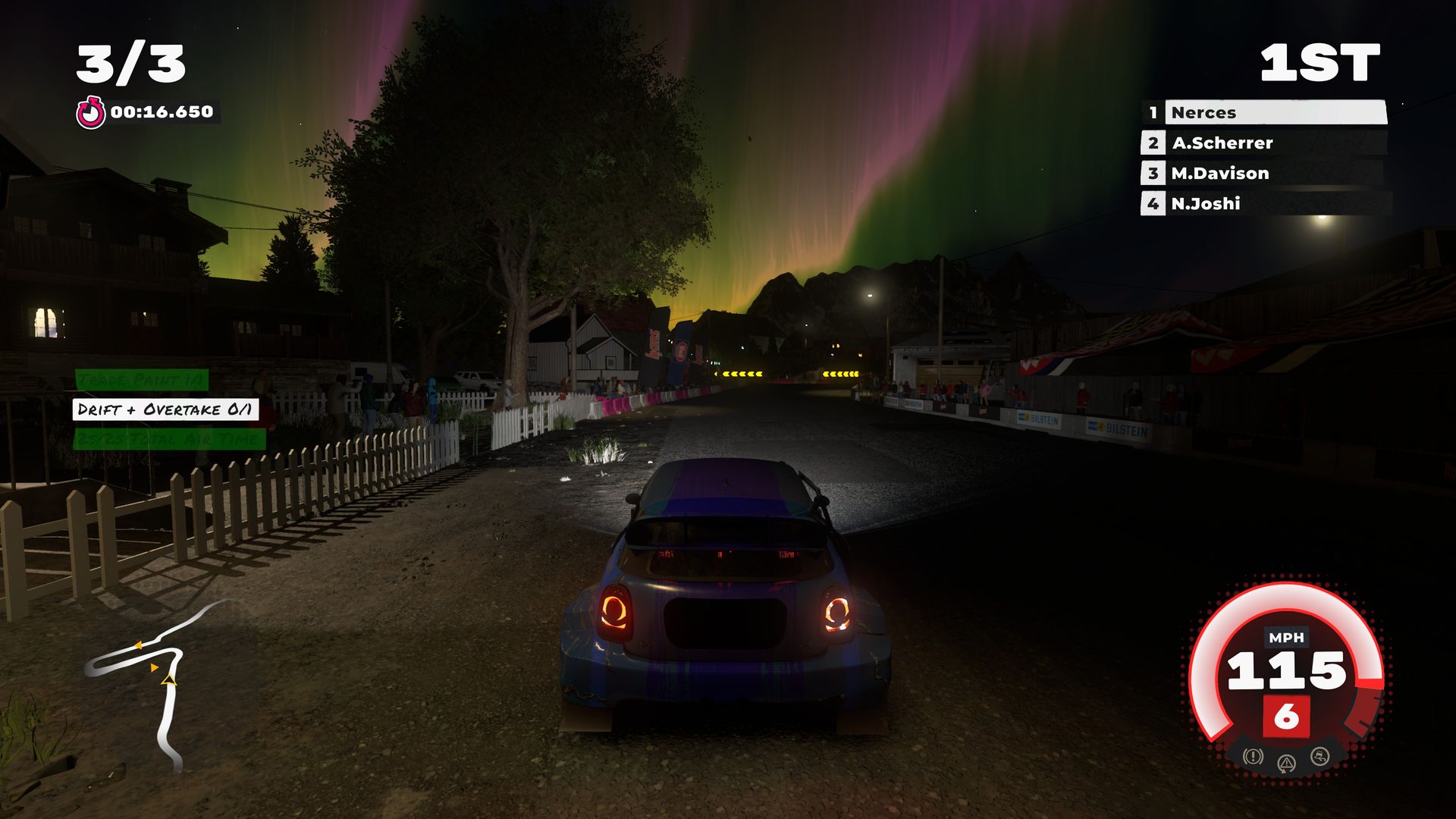Click the Drift + Overtake objective
Screen dimensions: 1456x819
[x=165, y=410]
